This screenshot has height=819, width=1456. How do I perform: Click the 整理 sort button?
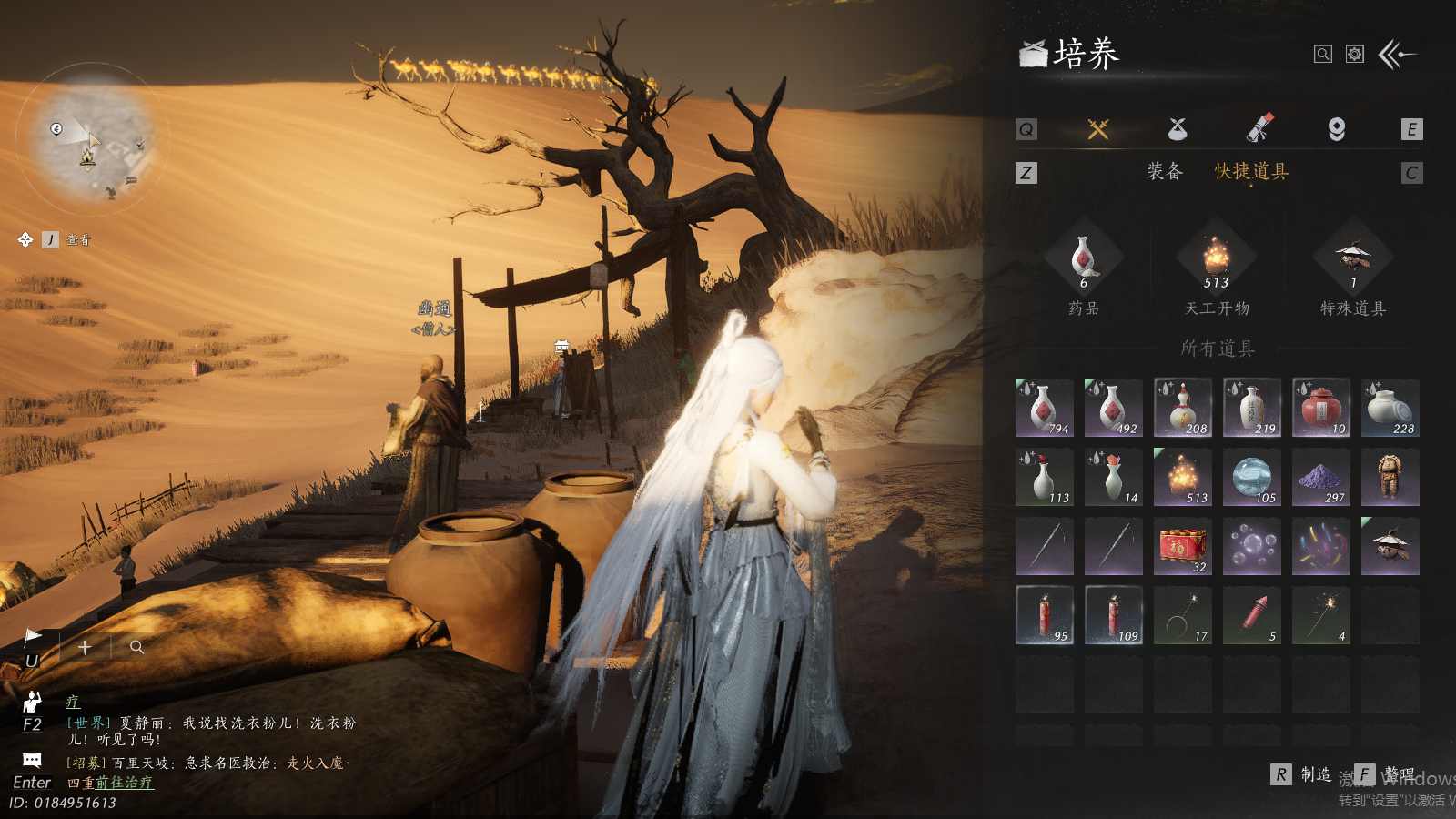(x=1387, y=774)
